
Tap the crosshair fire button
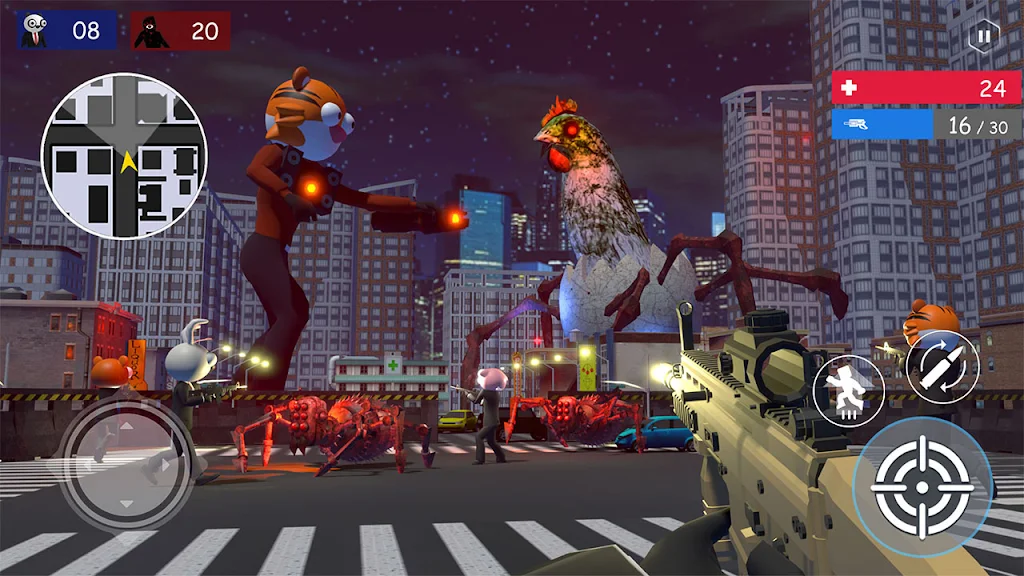(922, 487)
